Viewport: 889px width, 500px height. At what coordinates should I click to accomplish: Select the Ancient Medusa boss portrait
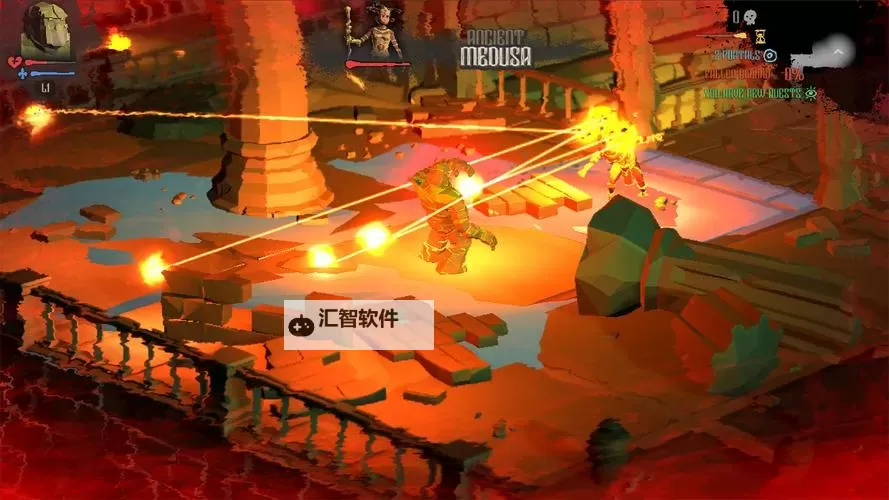tap(376, 32)
